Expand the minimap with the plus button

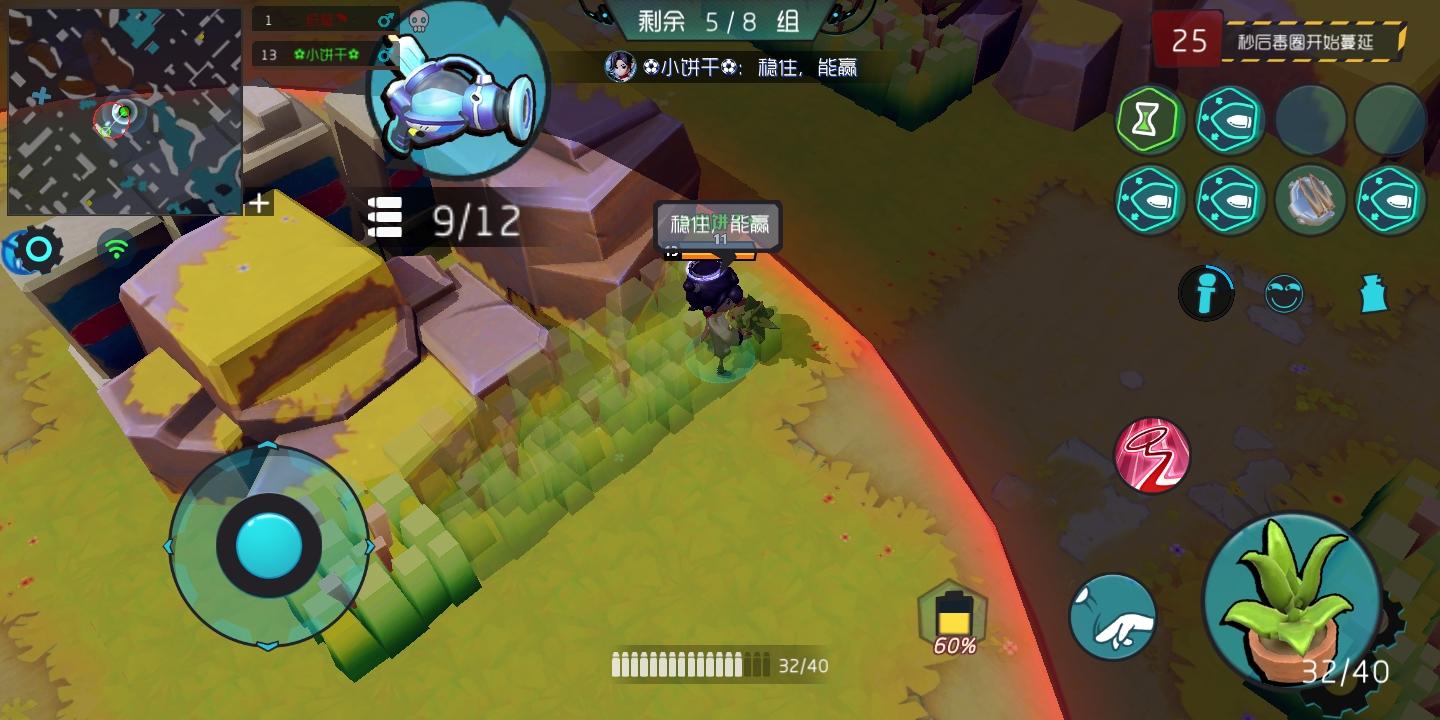259,203
